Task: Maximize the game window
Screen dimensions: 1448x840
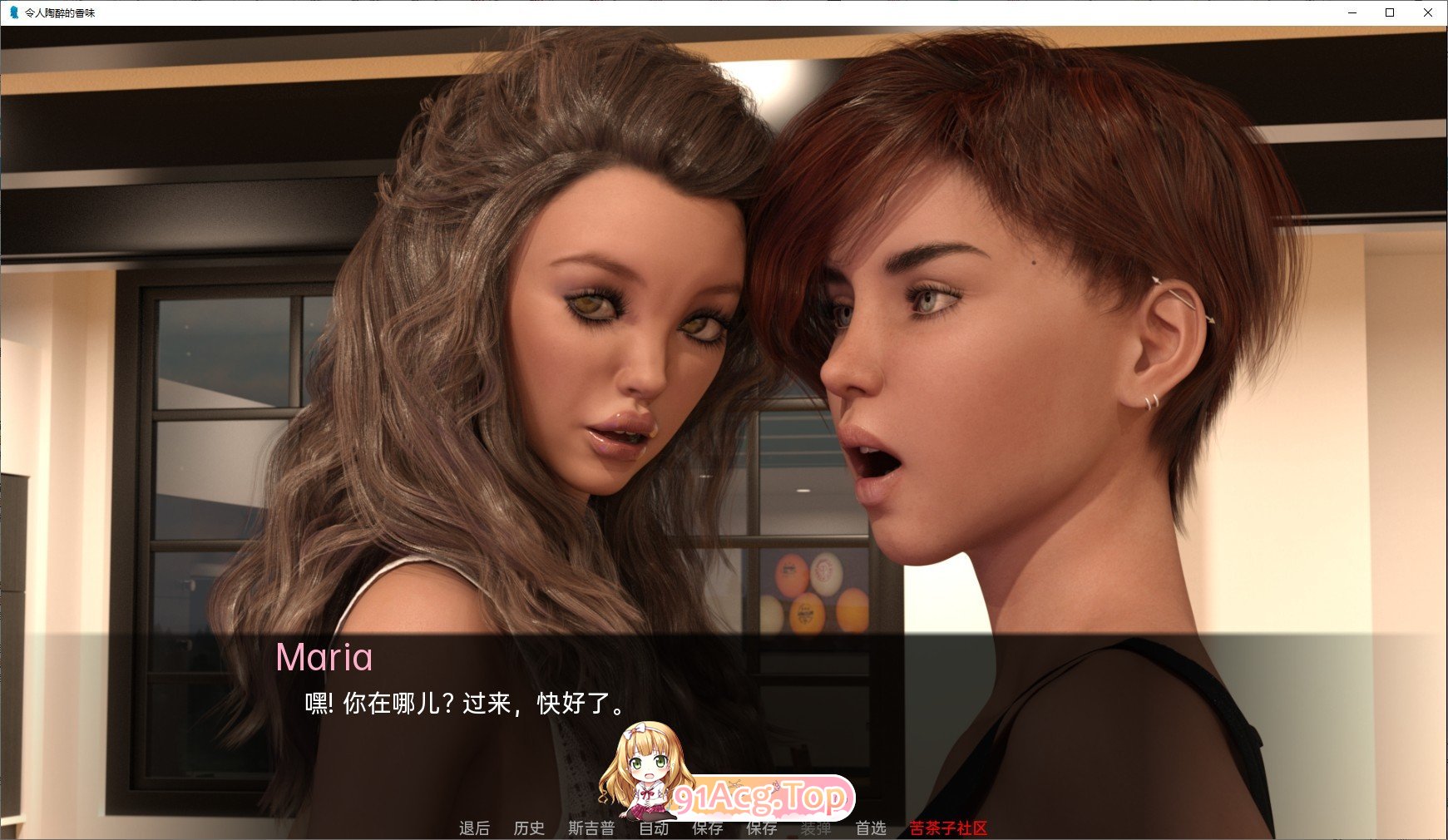Action: [1389, 12]
